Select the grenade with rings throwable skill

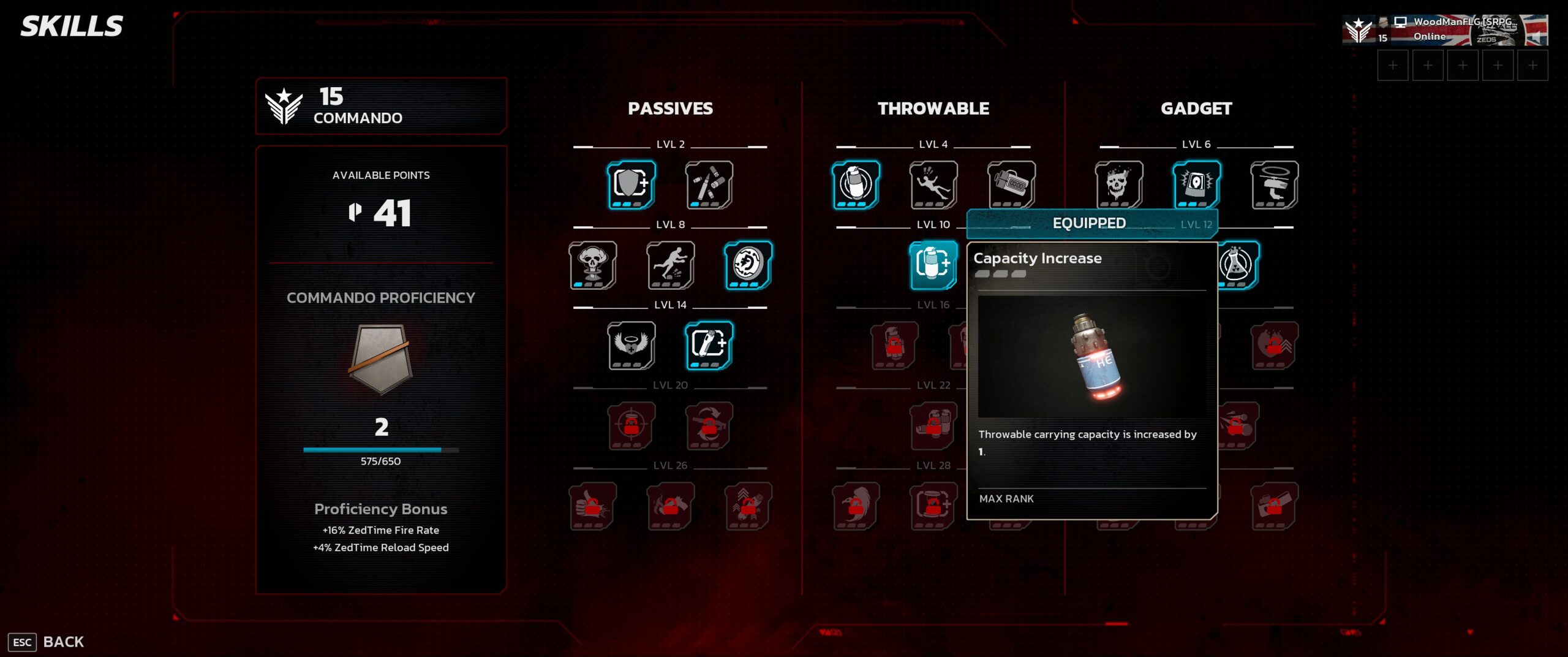click(x=856, y=184)
